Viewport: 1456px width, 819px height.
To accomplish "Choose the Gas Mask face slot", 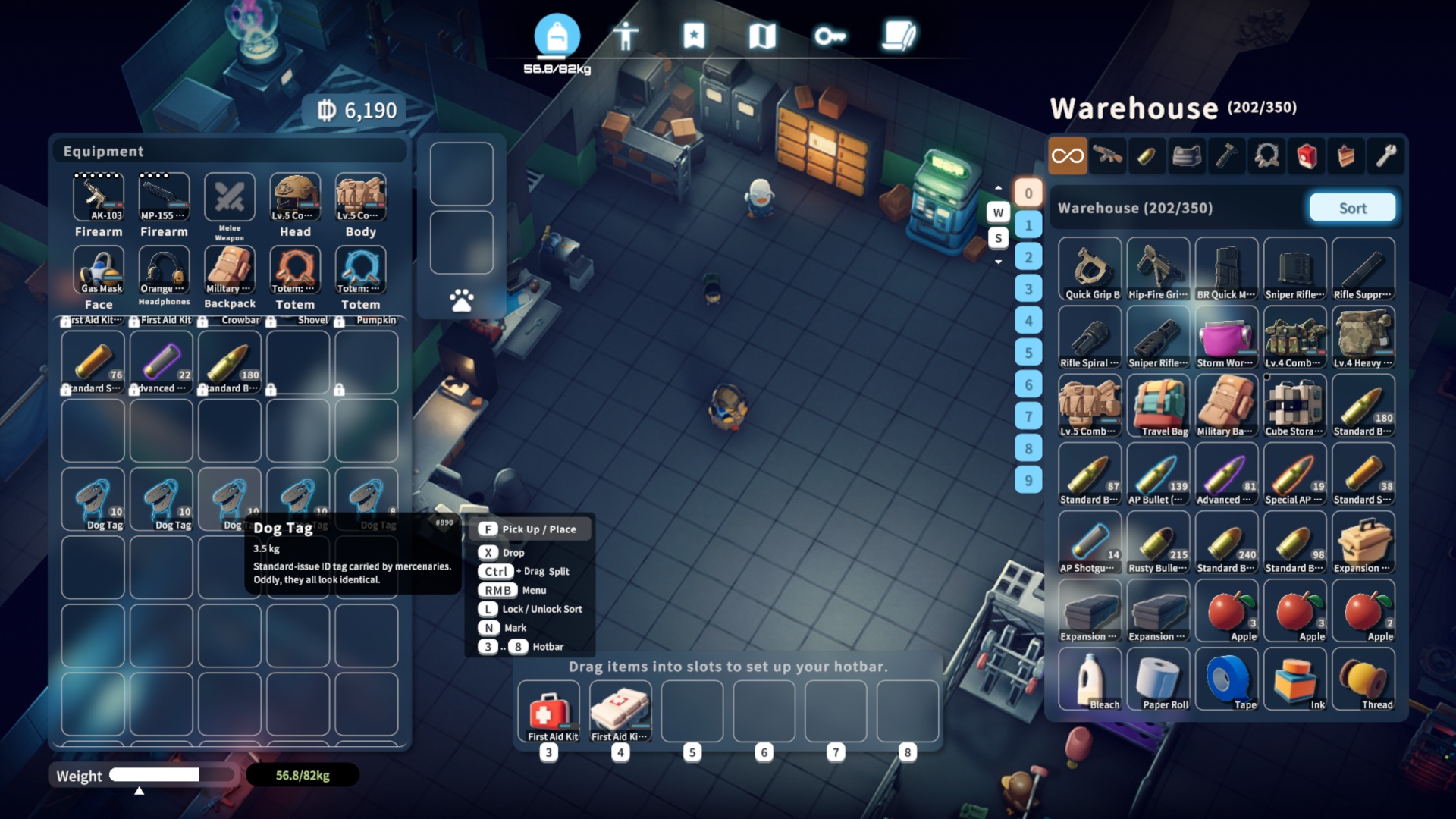I will [x=99, y=270].
